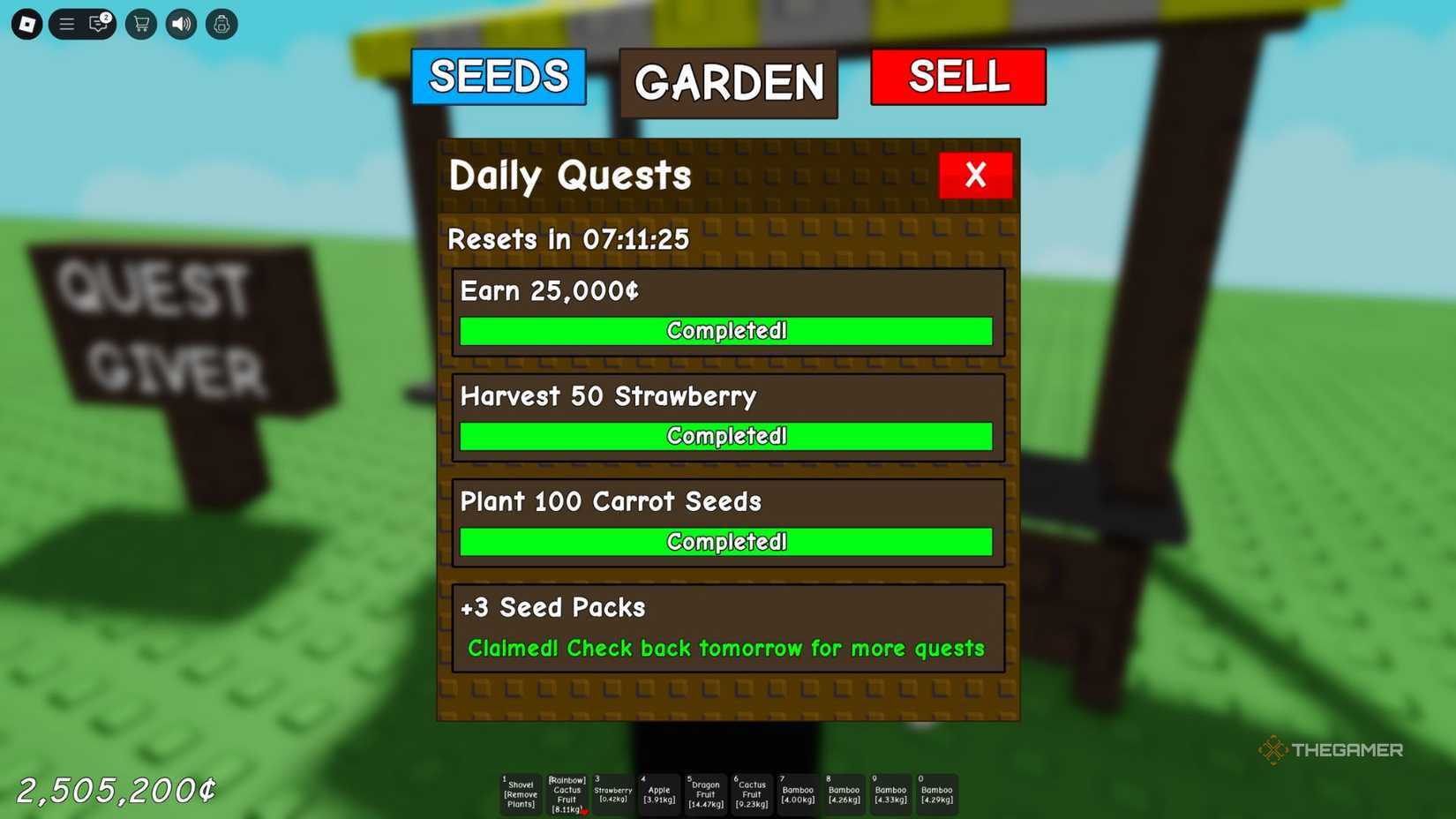
Task: Open the backpack inventory icon
Action: (x=221, y=24)
